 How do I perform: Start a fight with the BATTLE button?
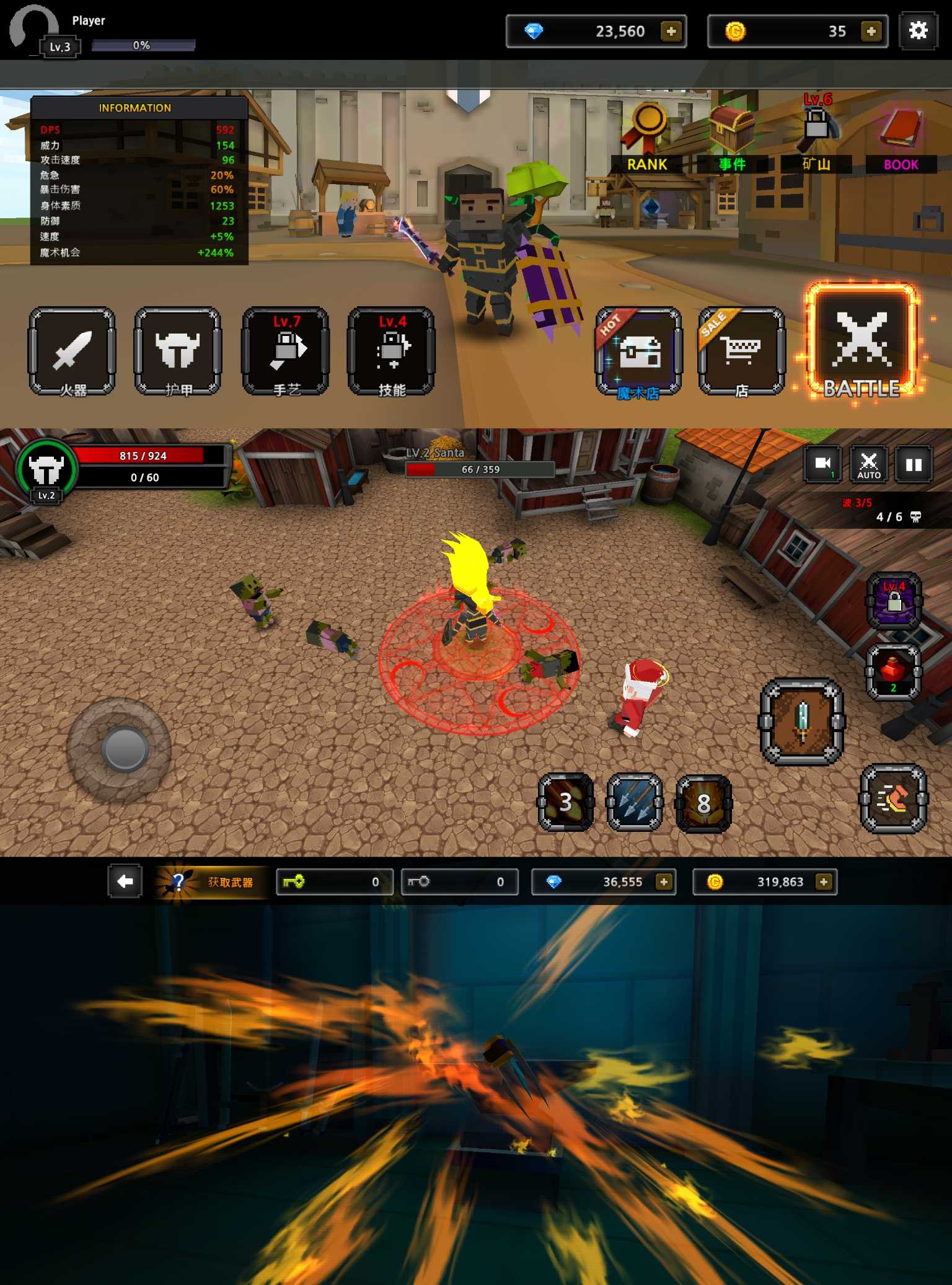[x=861, y=343]
